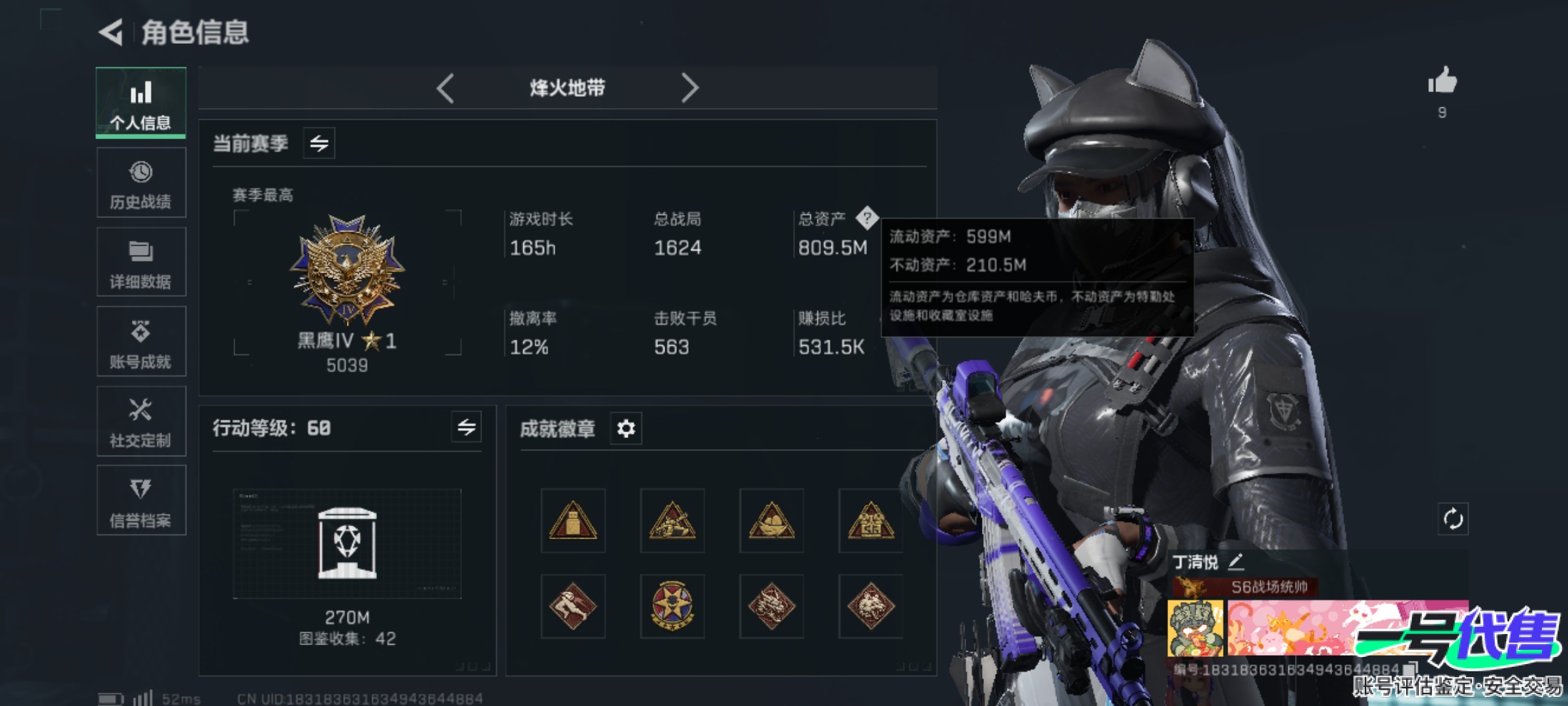The image size is (1568, 706).
Task: Select the 个人信息 tab
Action: click(141, 103)
